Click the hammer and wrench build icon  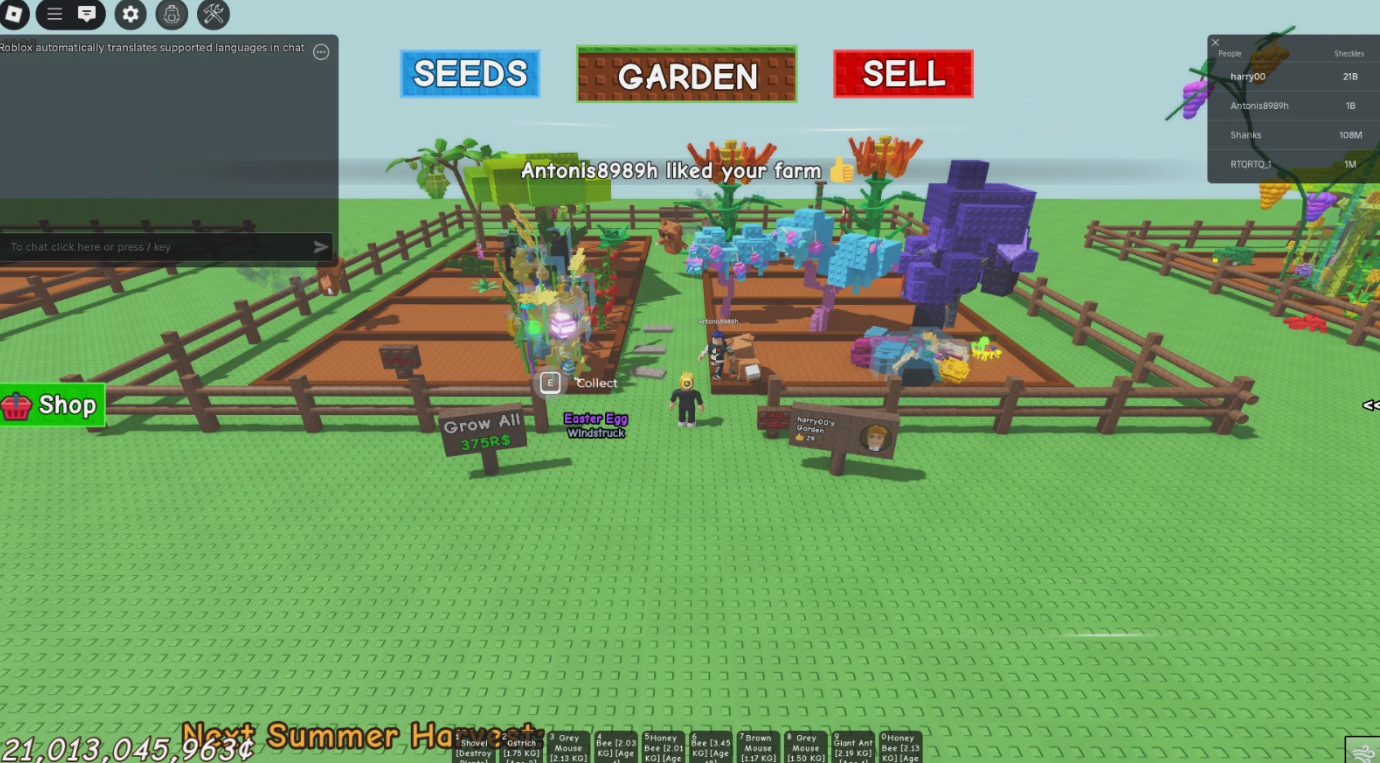[x=212, y=15]
